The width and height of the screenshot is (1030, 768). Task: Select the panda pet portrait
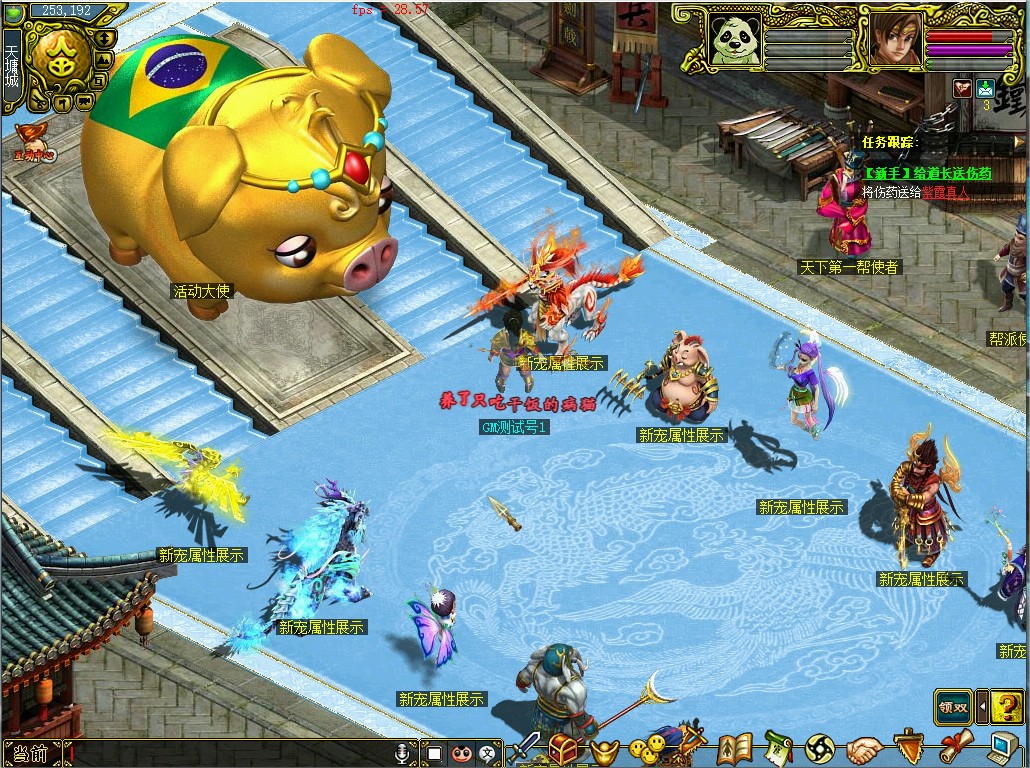coord(735,39)
